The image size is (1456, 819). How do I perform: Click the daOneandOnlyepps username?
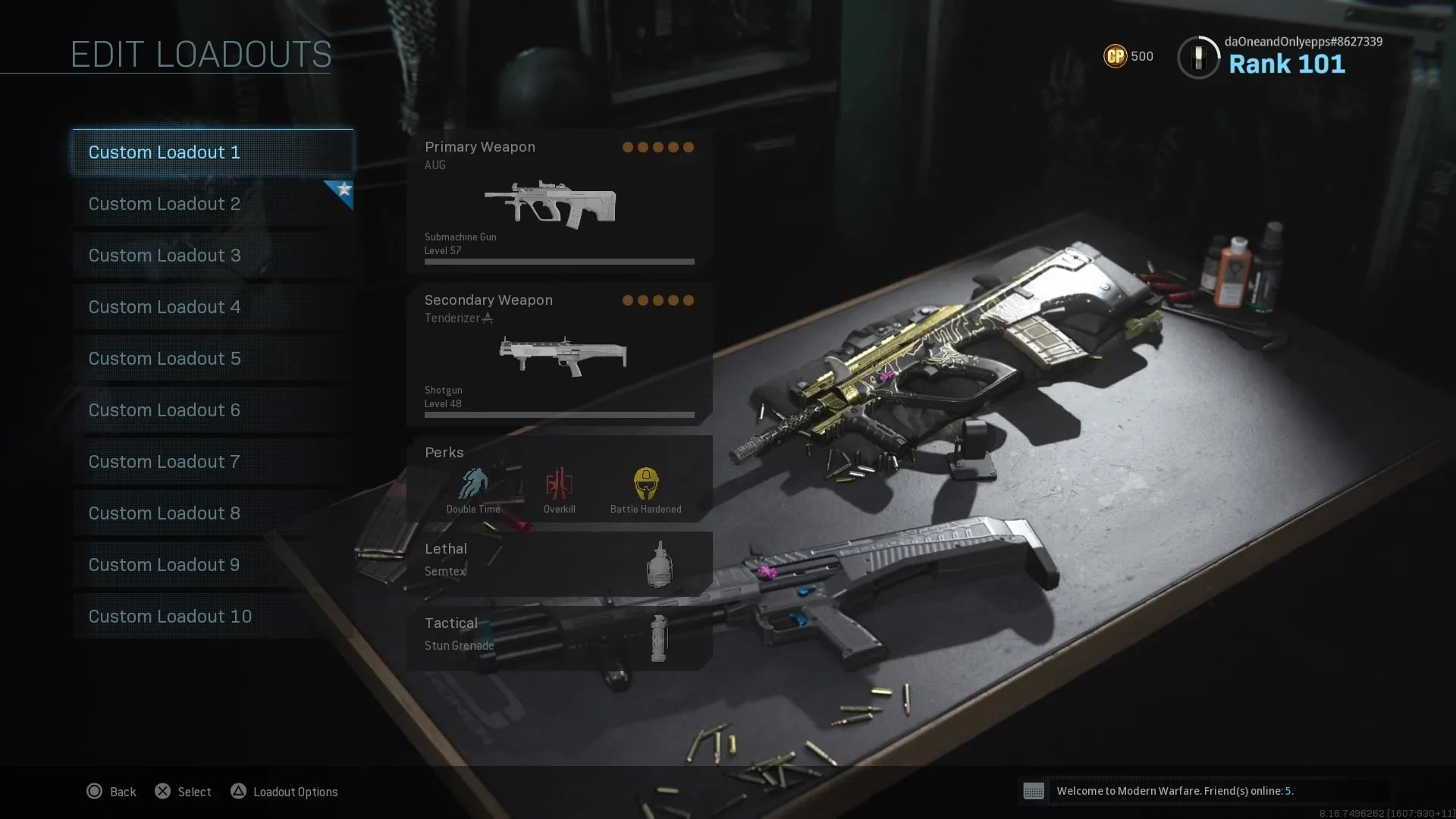(x=1303, y=42)
